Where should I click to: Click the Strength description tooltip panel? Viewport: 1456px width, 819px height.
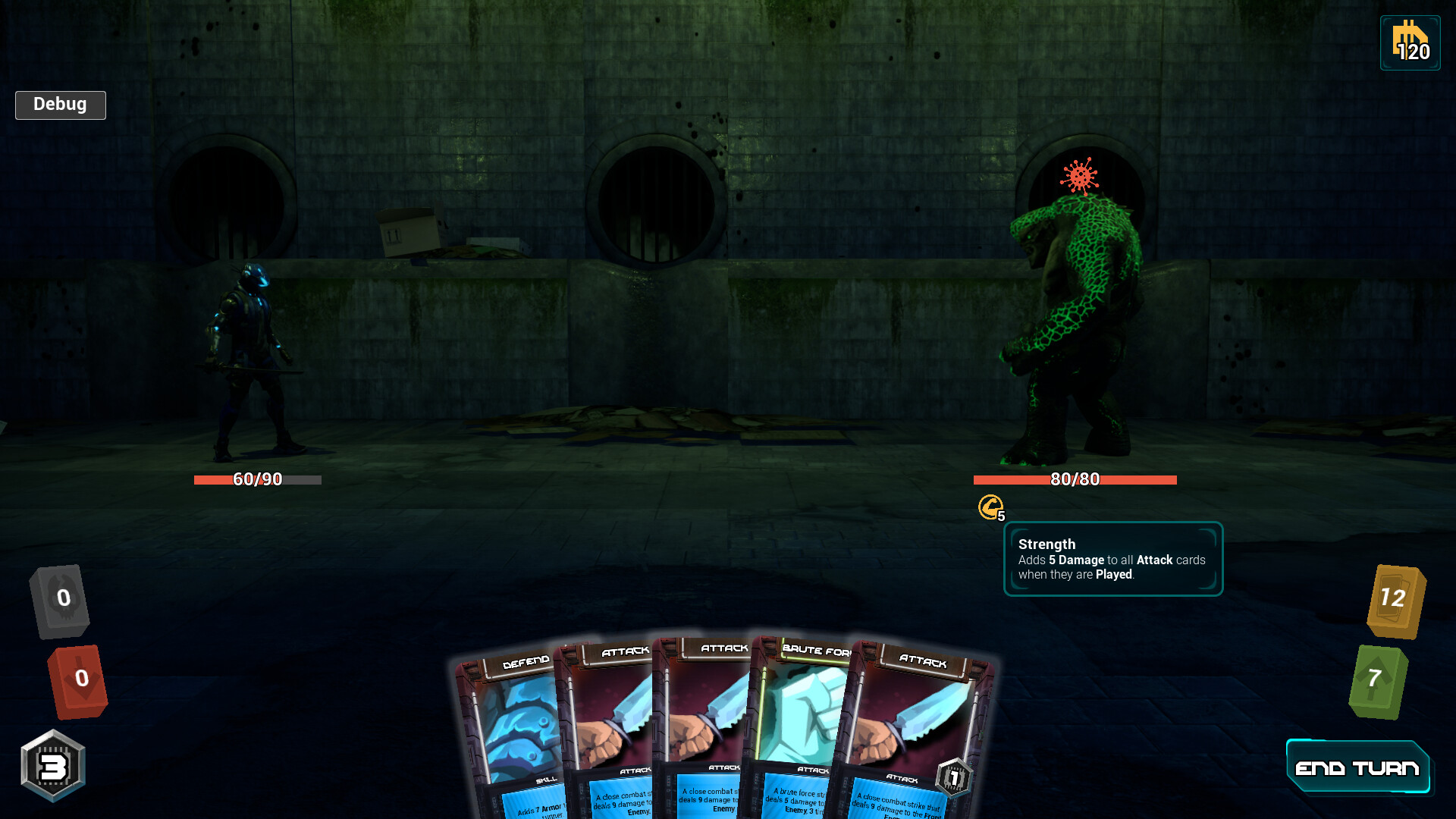[x=1112, y=559]
